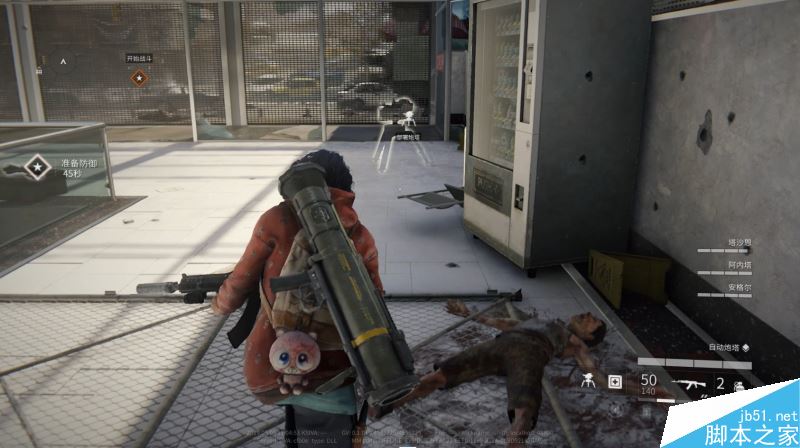Click the 自动炮塔 equipment label

(725, 347)
